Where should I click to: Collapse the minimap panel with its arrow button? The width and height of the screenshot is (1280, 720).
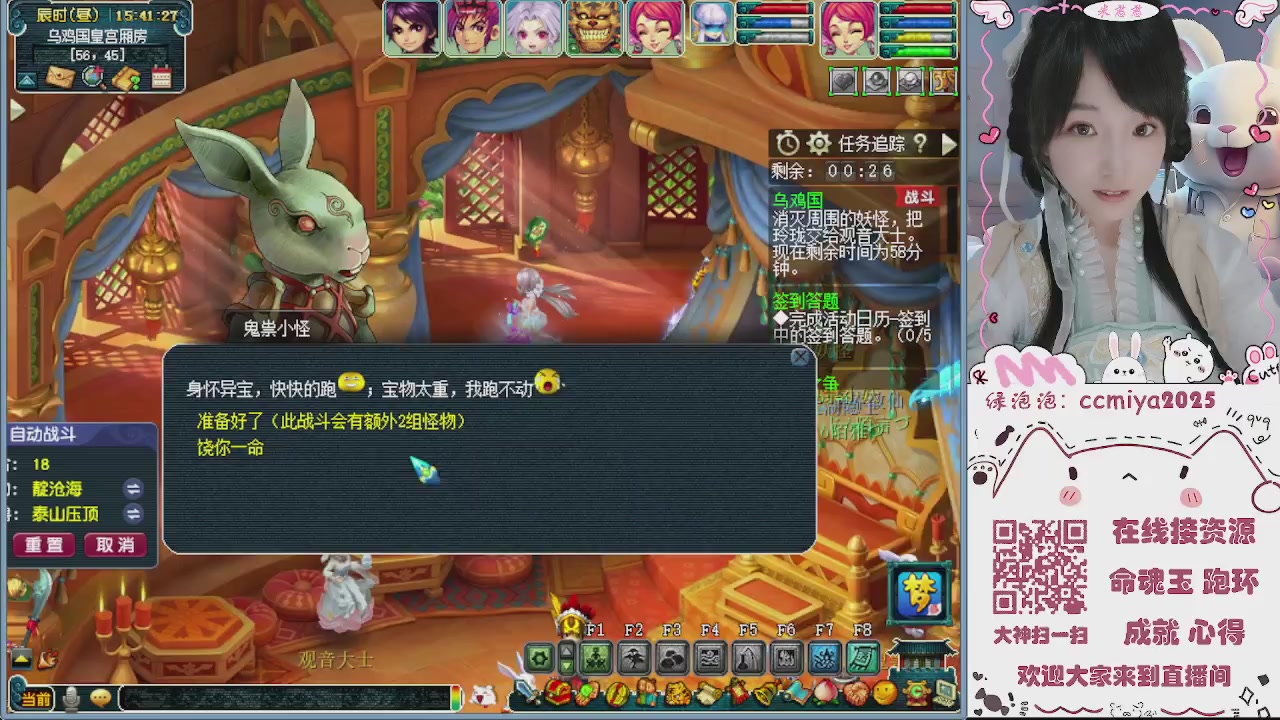tap(27, 79)
